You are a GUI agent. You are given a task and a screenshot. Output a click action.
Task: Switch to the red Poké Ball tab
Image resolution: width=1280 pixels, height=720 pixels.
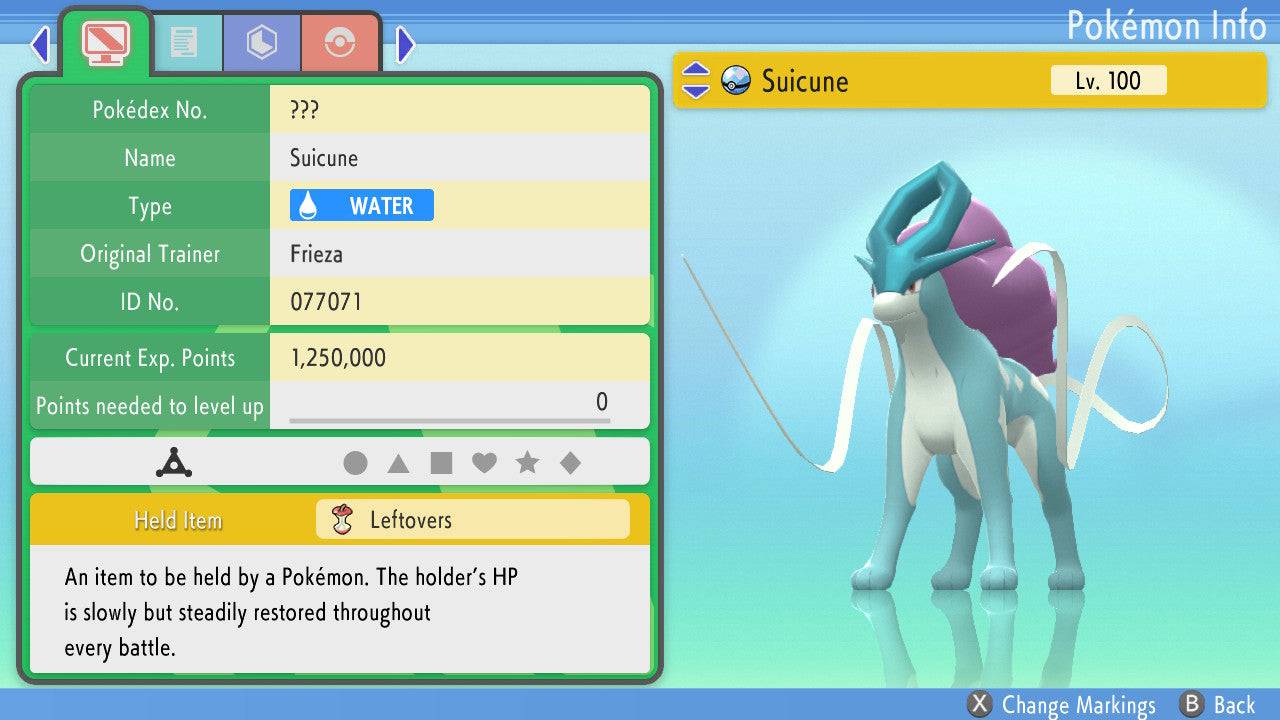point(340,42)
